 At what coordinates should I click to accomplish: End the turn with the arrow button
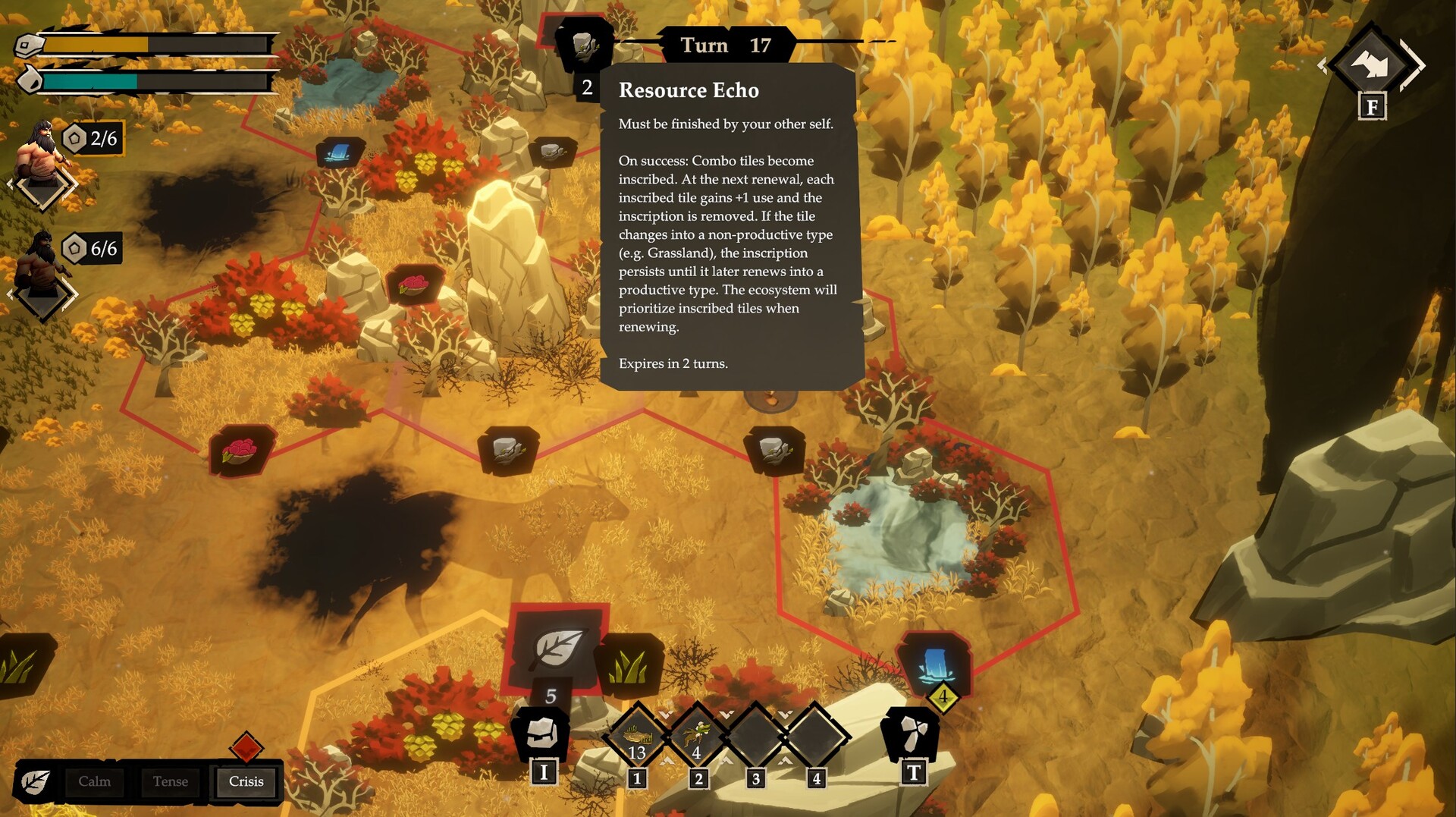point(1371,65)
